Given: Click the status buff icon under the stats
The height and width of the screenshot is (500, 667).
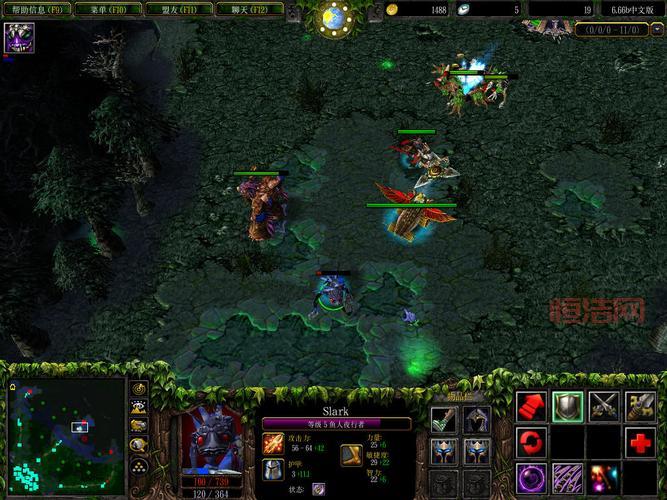Looking at the screenshot, I should click(x=318, y=489).
